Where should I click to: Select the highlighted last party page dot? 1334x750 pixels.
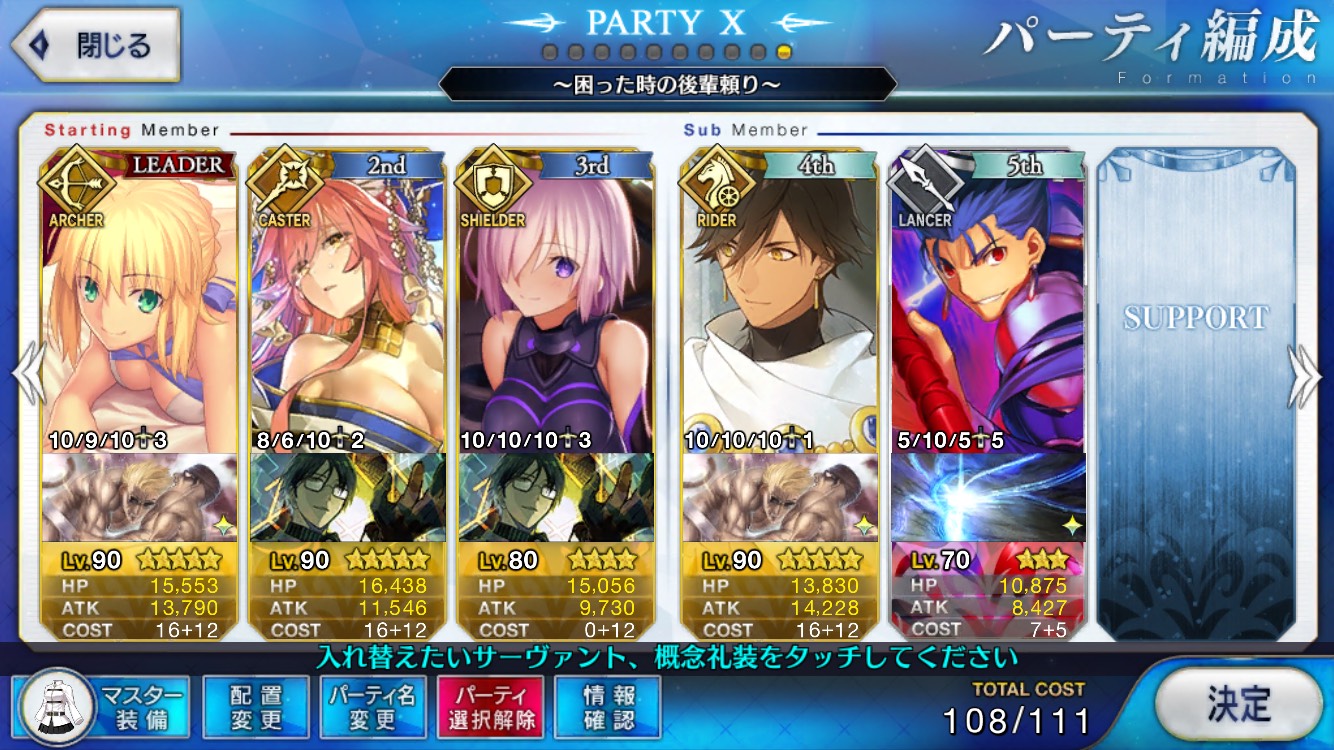click(x=784, y=52)
